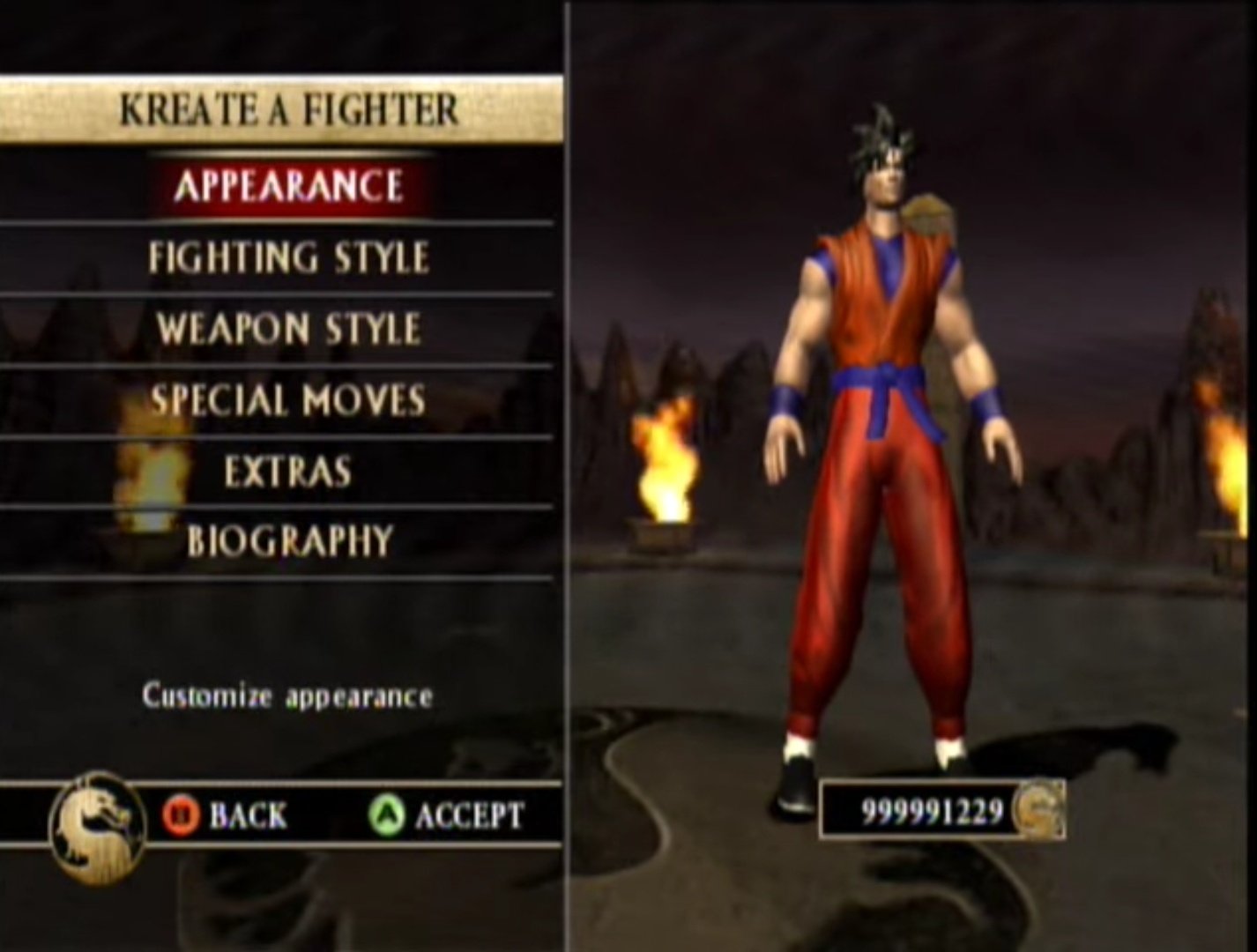Select the fighter character model preview
The height and width of the screenshot is (952, 1257).
(x=881, y=441)
